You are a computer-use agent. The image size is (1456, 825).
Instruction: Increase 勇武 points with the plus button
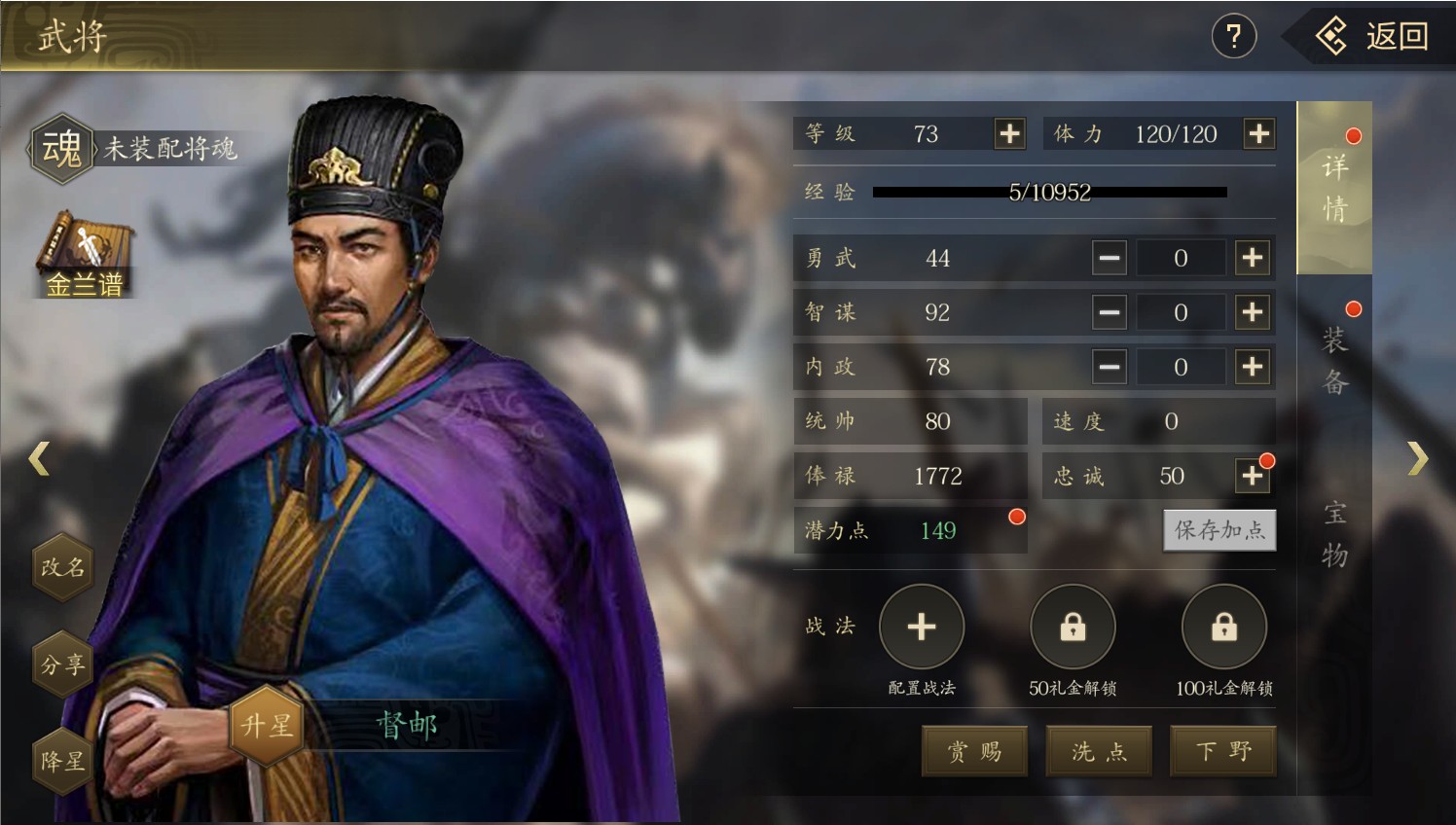(1253, 258)
